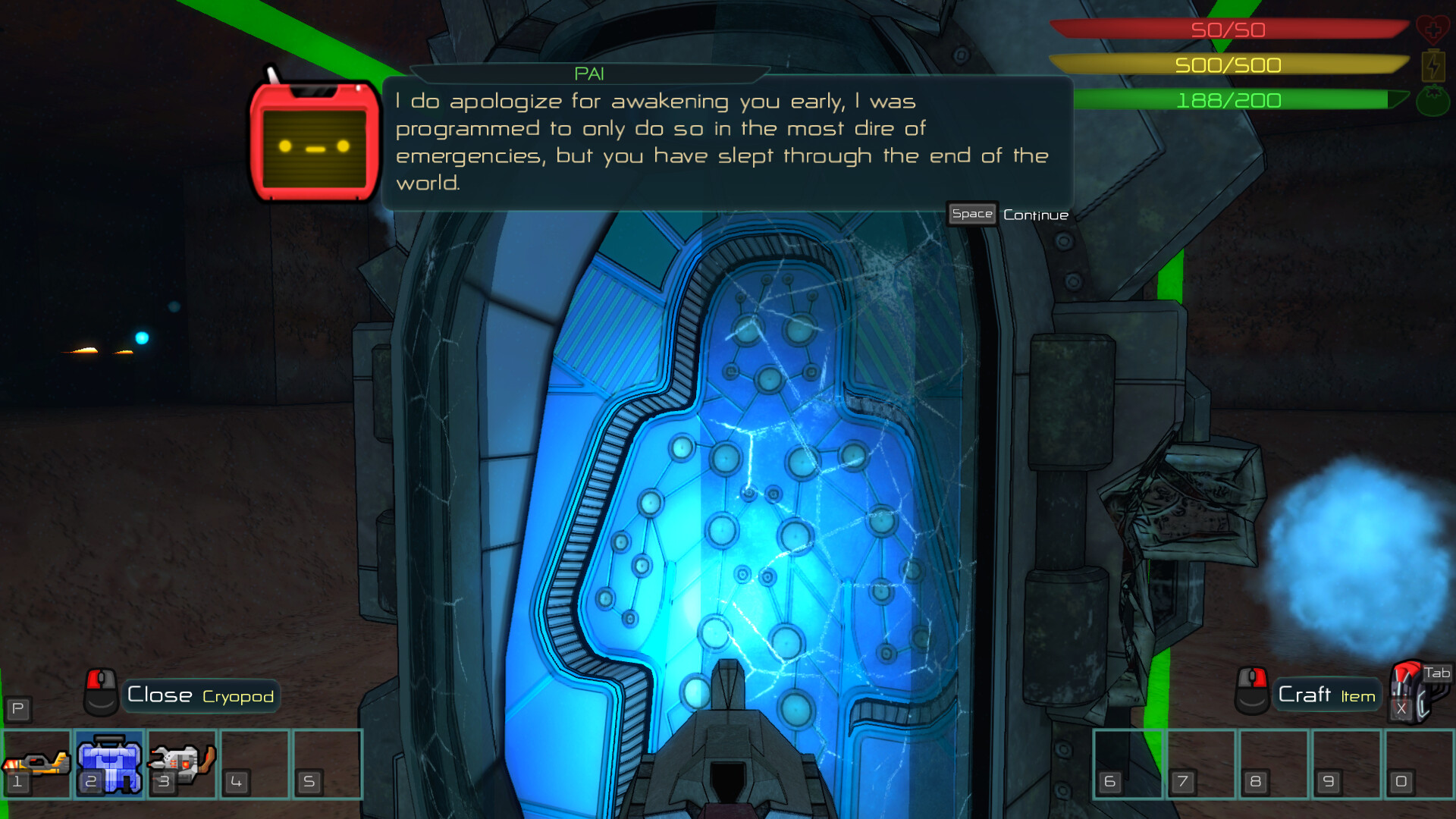Click the Space key prompt
This screenshot has width=1456, height=819.
pyautogui.click(x=971, y=215)
